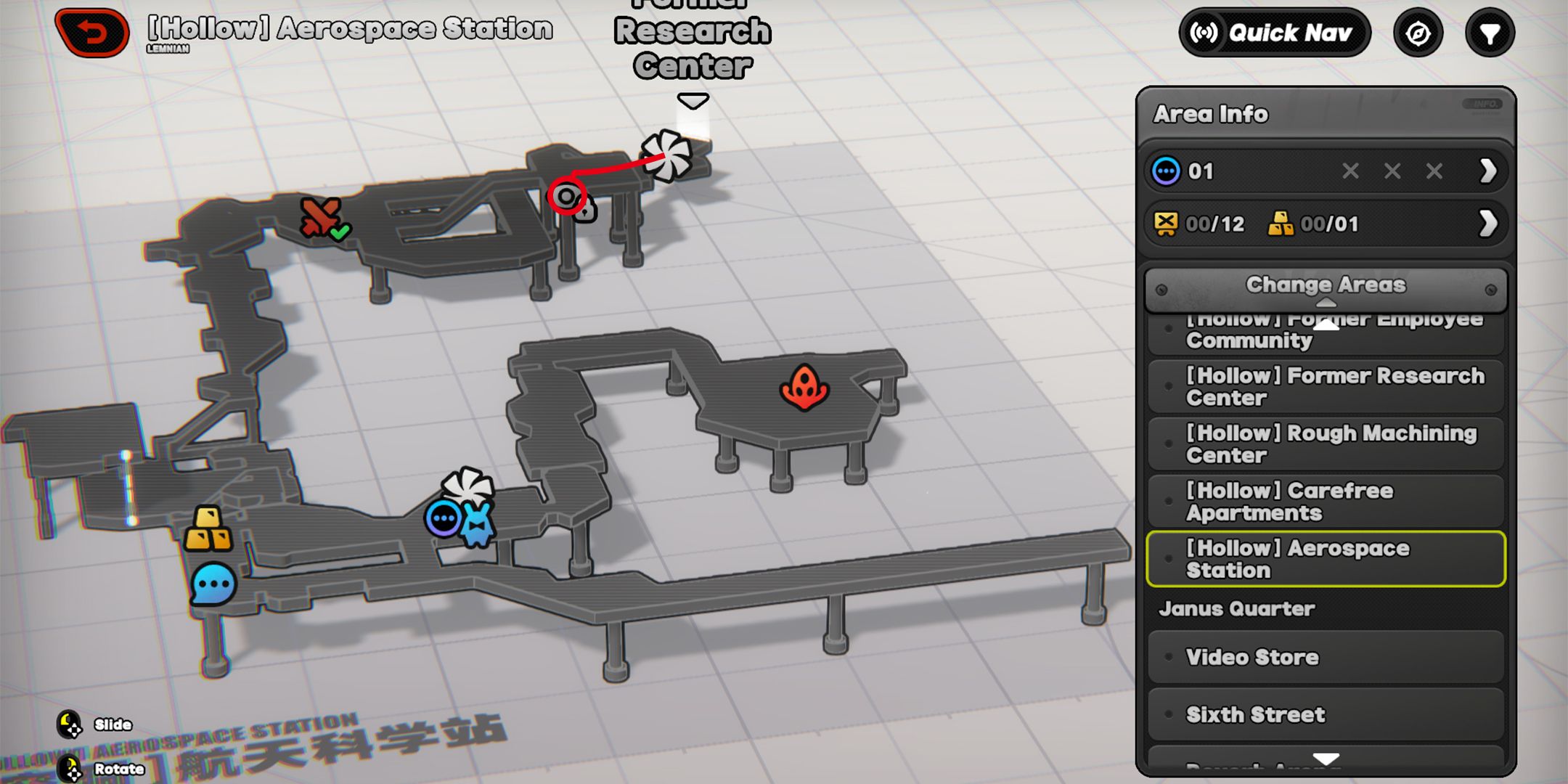Viewport: 1568px width, 784px height.
Task: Click the blue player position marker on the map
Action: click(x=444, y=517)
